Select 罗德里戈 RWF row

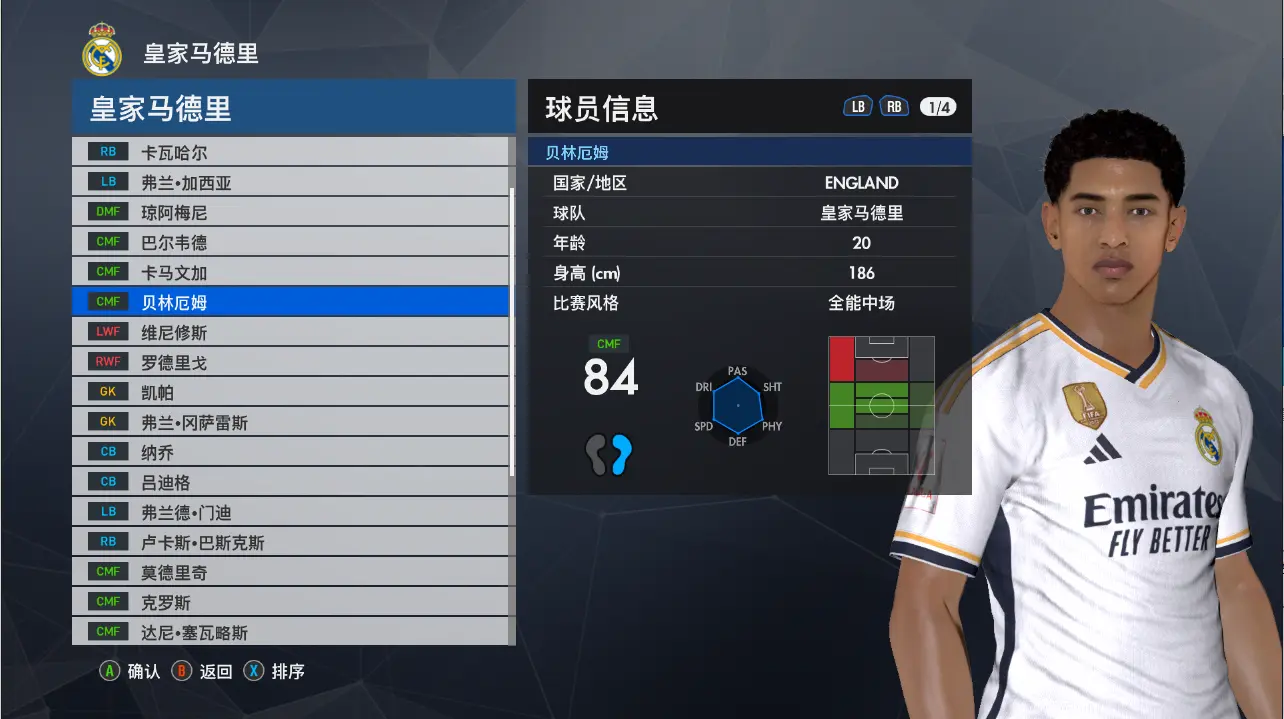[x=290, y=362]
